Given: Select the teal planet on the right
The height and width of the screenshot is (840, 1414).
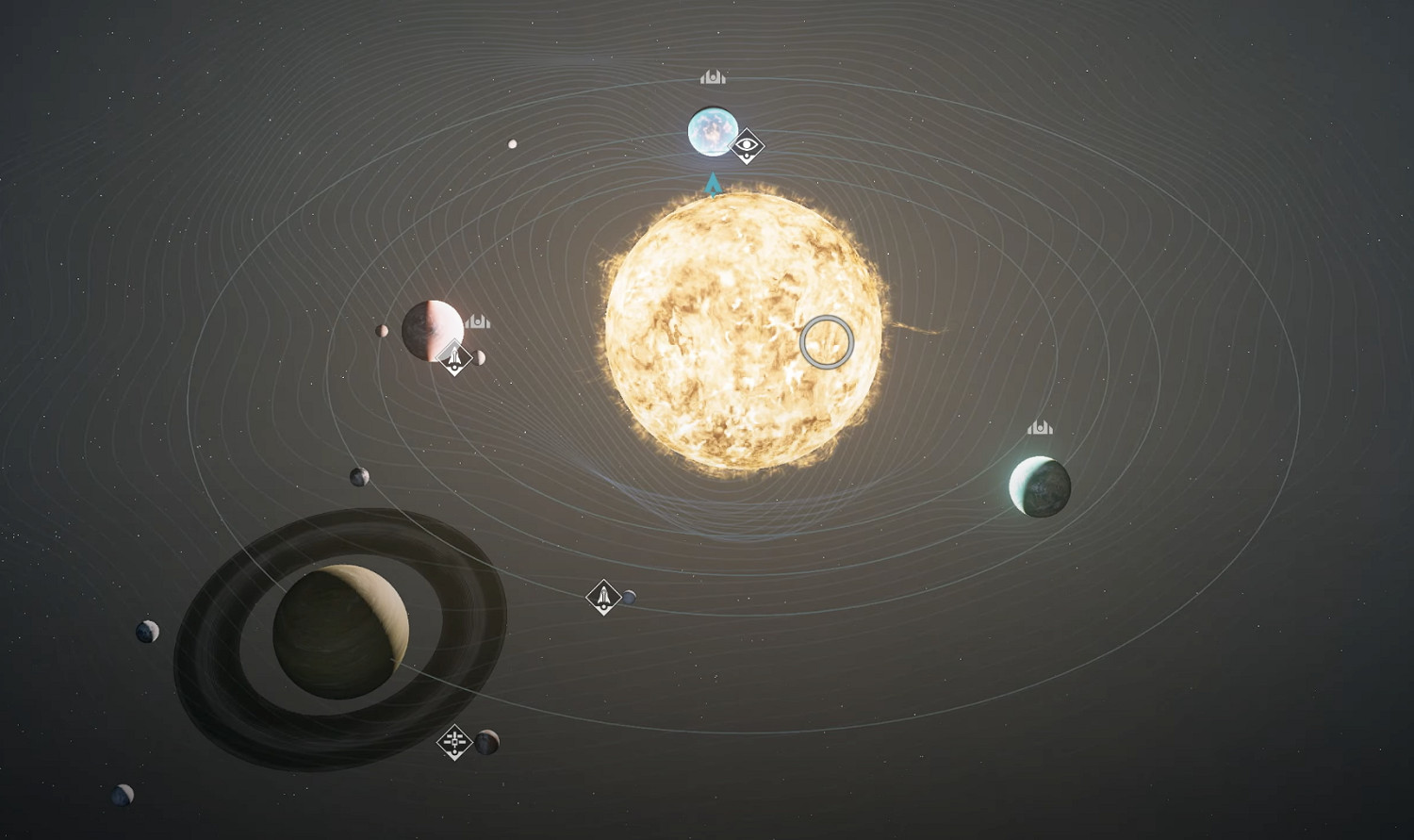Looking at the screenshot, I should (1042, 486).
